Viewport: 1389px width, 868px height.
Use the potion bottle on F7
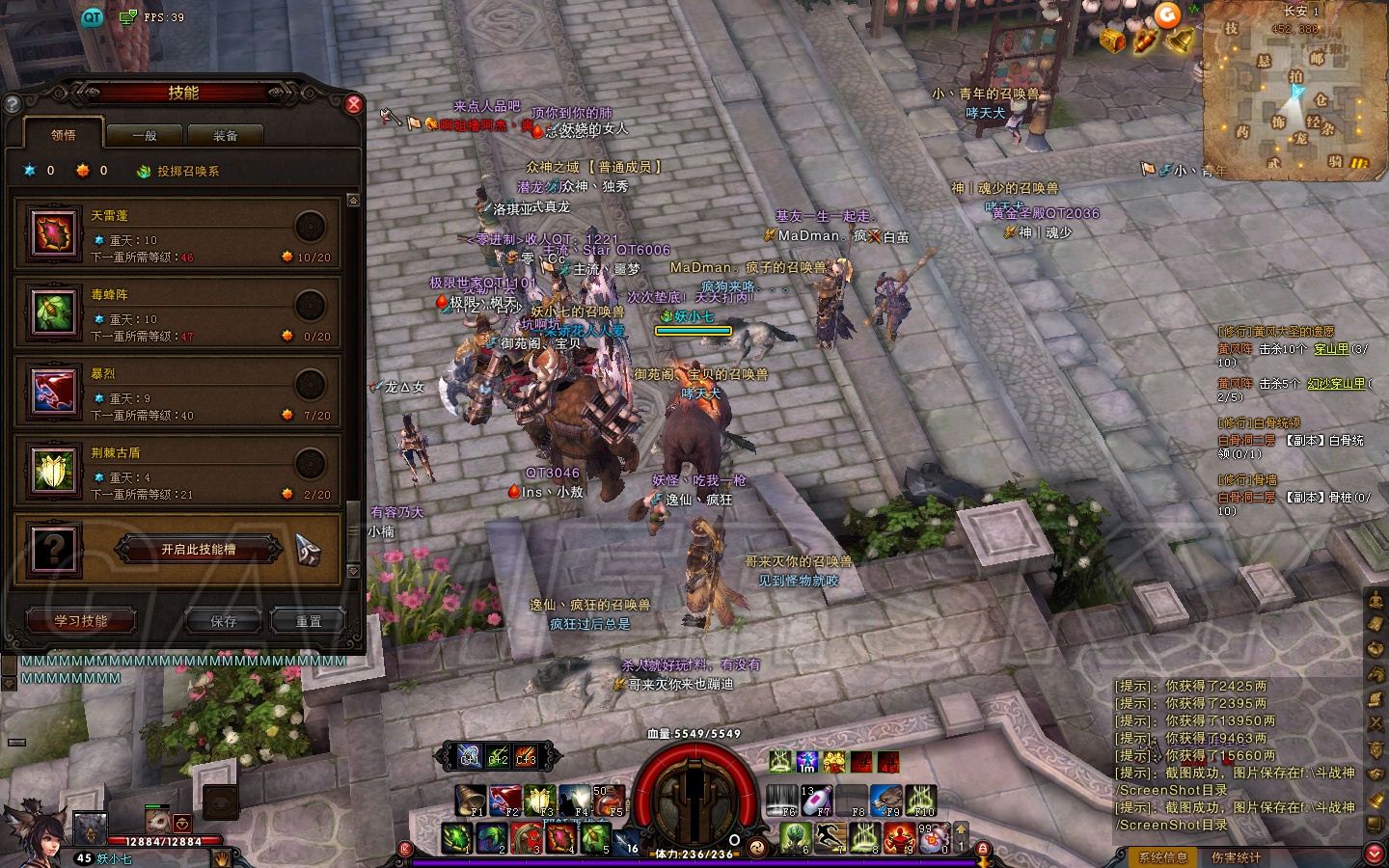point(815,800)
